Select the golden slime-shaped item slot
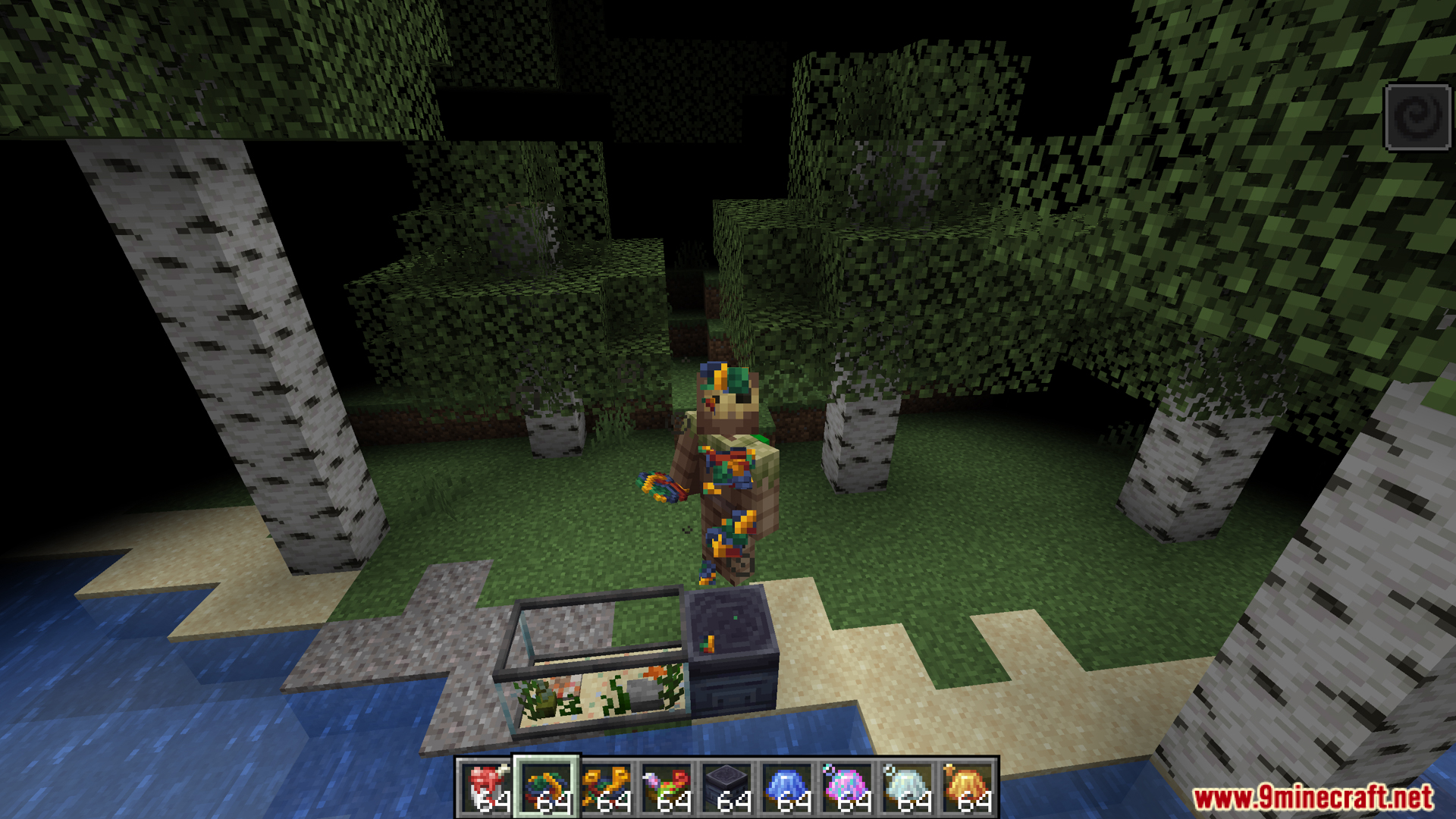The width and height of the screenshot is (1456, 819). (x=968, y=788)
